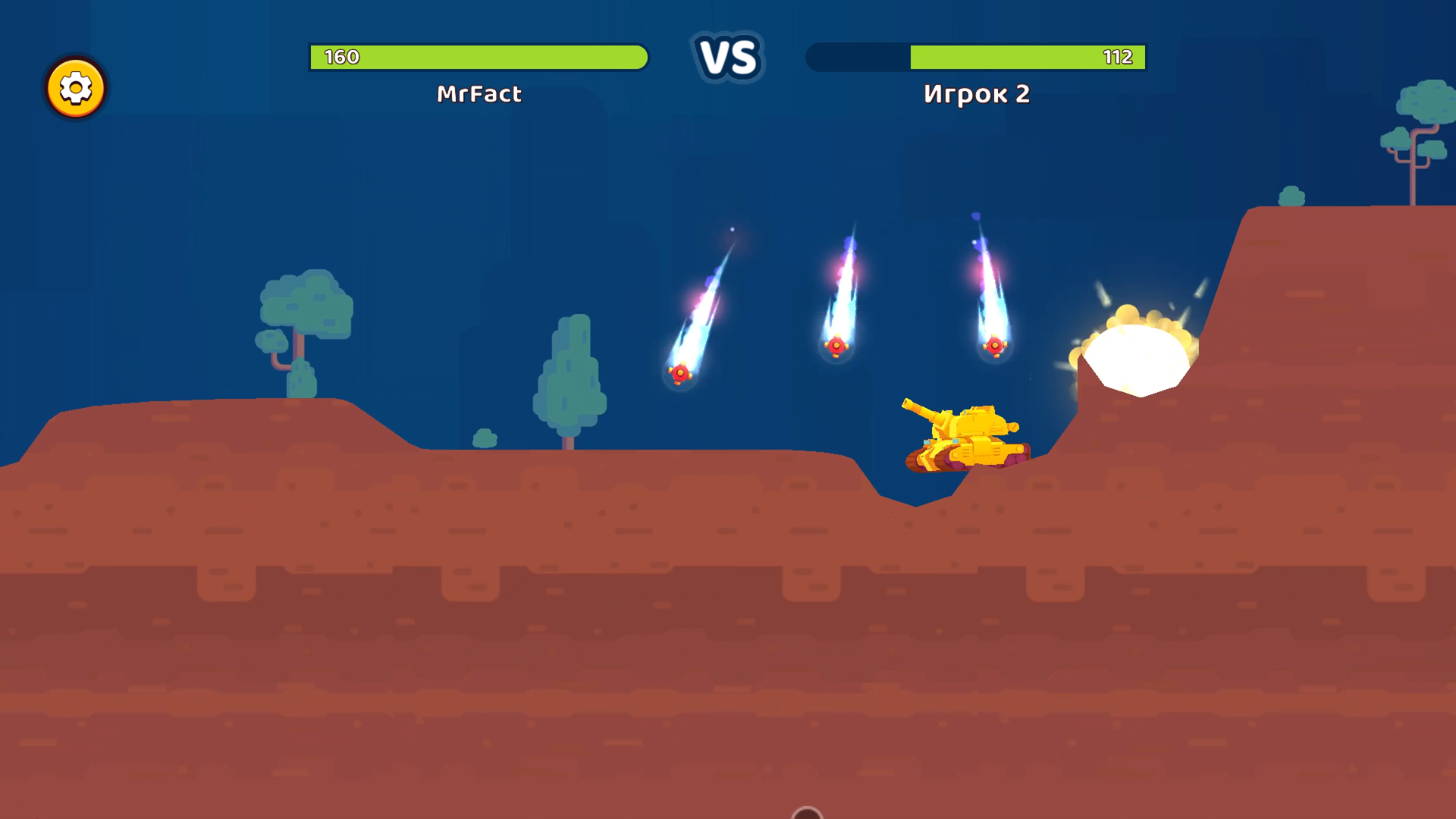Click the 160 health value text
The width and height of the screenshot is (1456, 819).
pyautogui.click(x=340, y=55)
